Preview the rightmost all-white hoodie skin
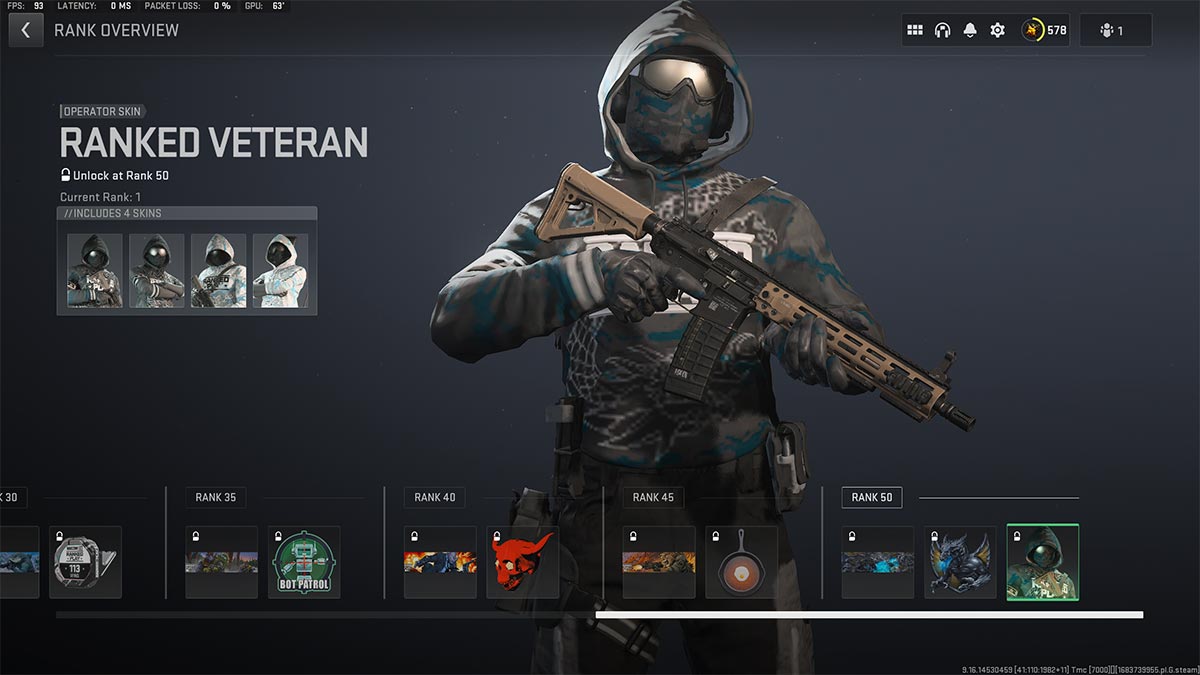Screen dimensions: 1200x675 (x=280, y=271)
